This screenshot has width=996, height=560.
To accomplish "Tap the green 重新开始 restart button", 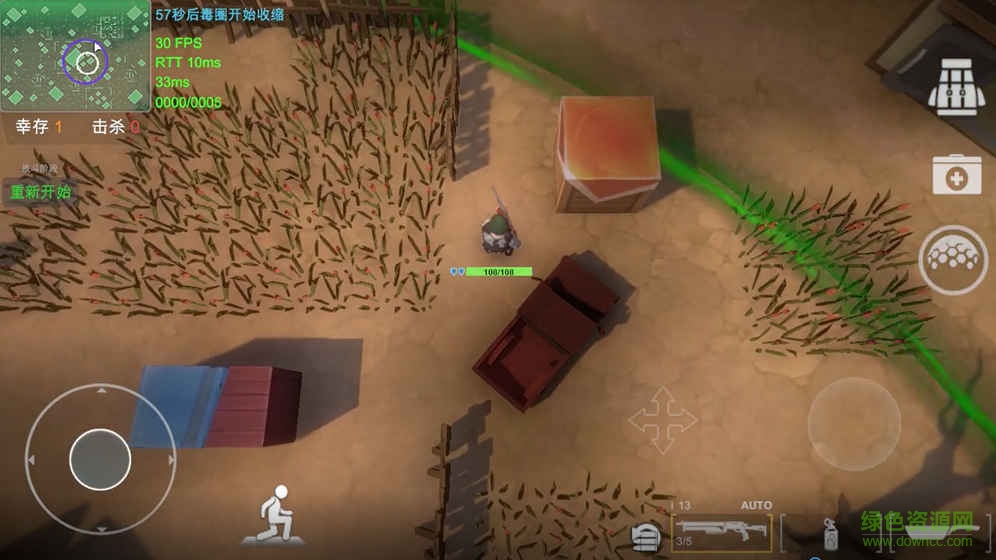I will (41, 192).
